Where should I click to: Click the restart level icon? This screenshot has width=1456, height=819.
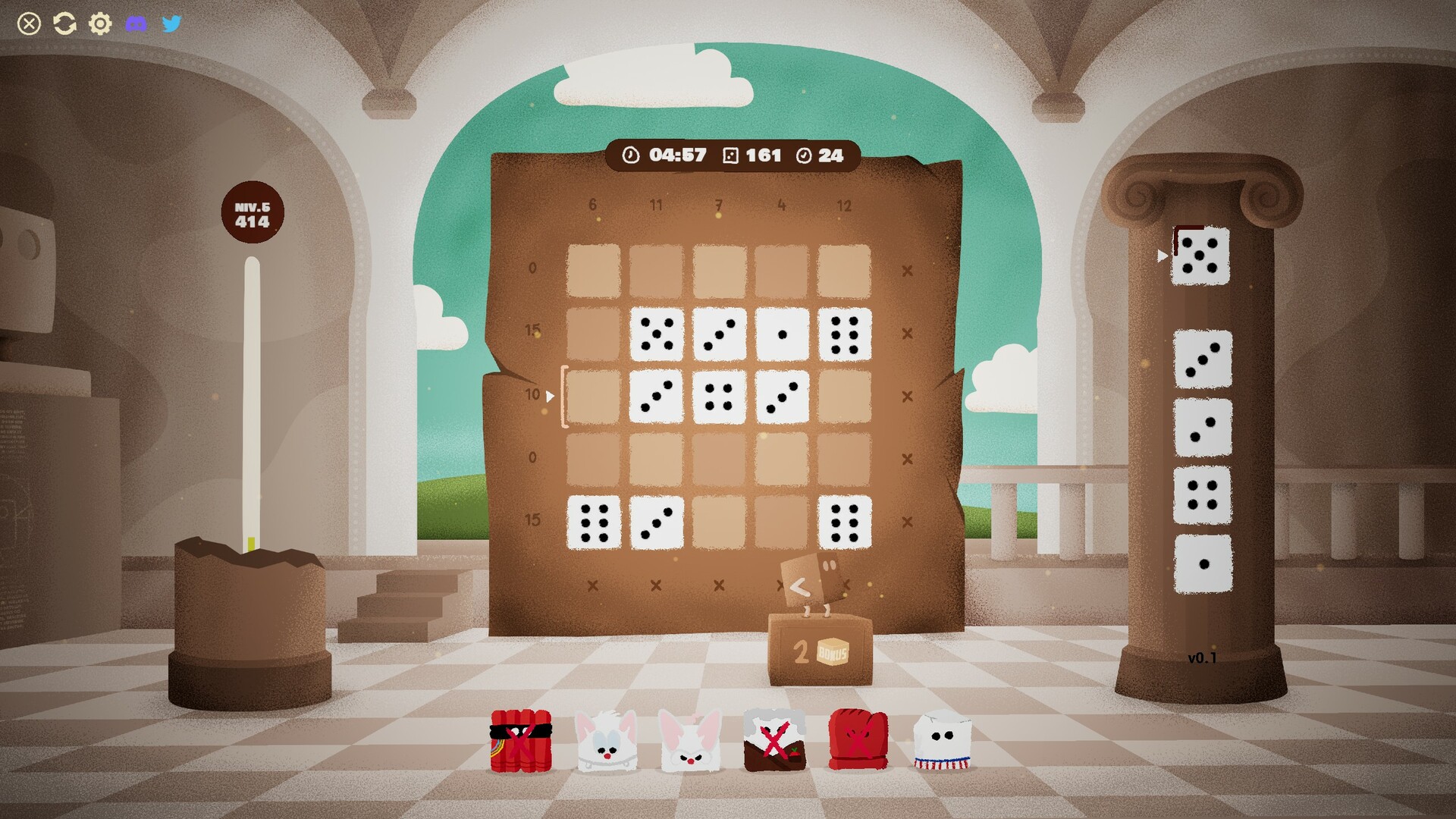tap(64, 23)
